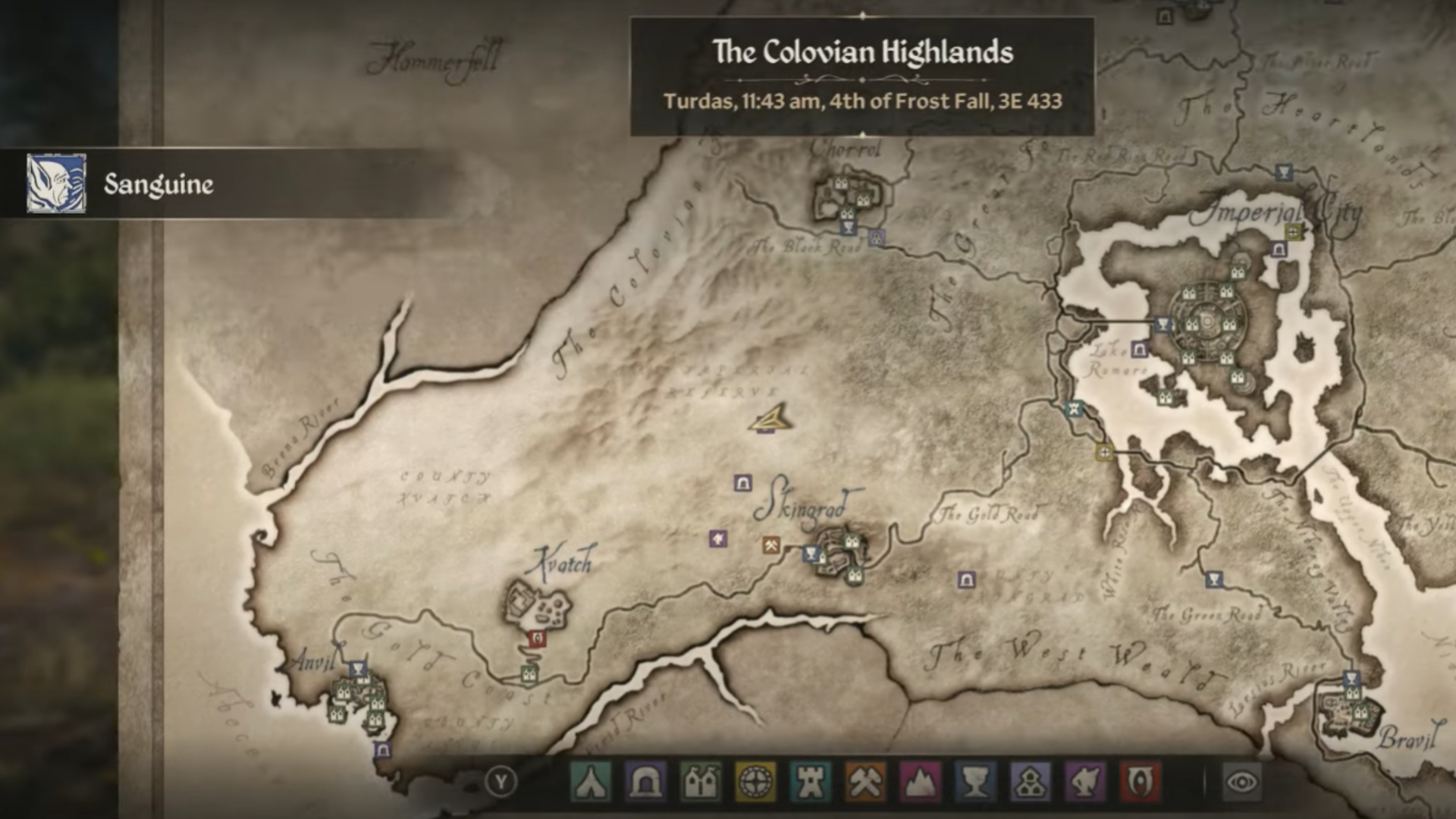Toggle the stacked stones settlement filter
The width and height of the screenshot is (1456, 819).
click(x=1031, y=782)
